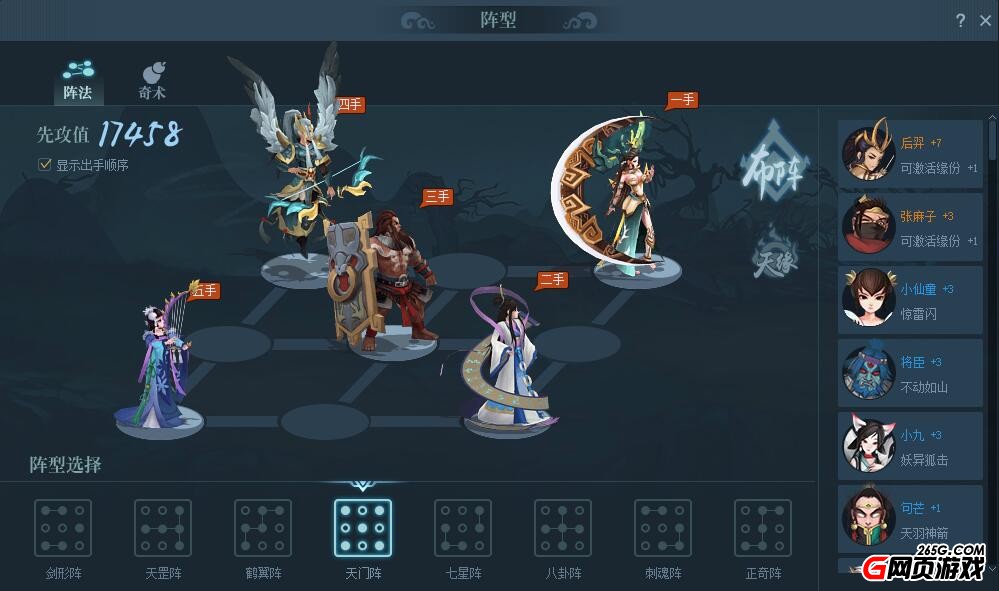
Task: Open the 奇术 tab
Action: pyautogui.click(x=152, y=80)
